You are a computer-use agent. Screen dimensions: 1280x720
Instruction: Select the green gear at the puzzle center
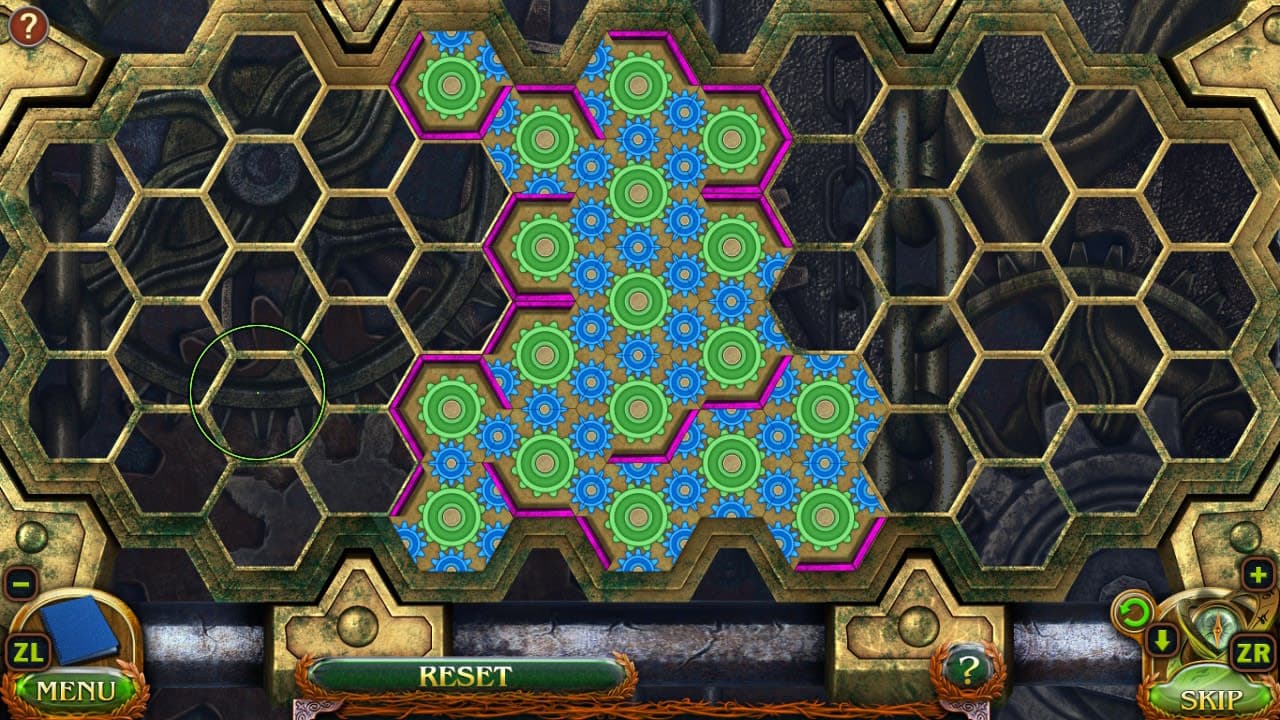click(x=637, y=299)
